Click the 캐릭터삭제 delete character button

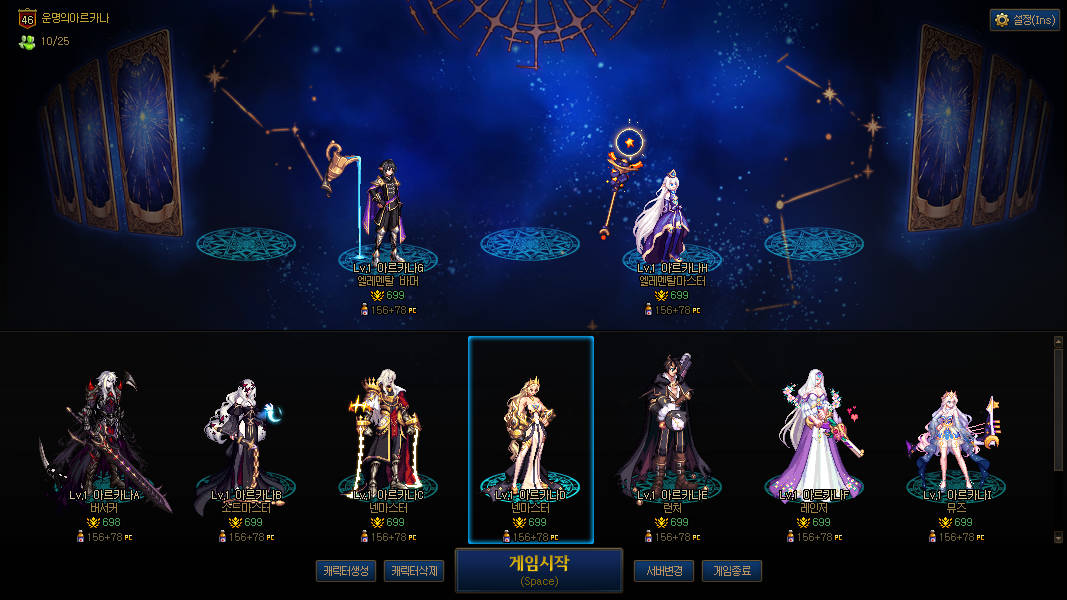tap(413, 571)
